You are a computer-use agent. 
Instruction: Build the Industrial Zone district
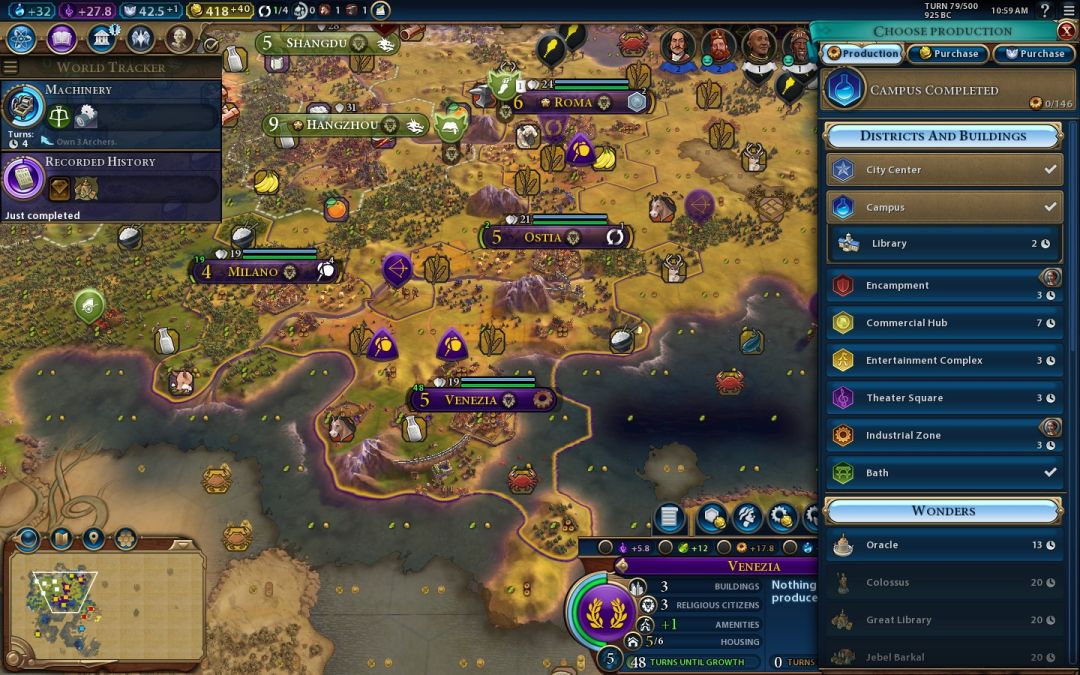tap(944, 436)
